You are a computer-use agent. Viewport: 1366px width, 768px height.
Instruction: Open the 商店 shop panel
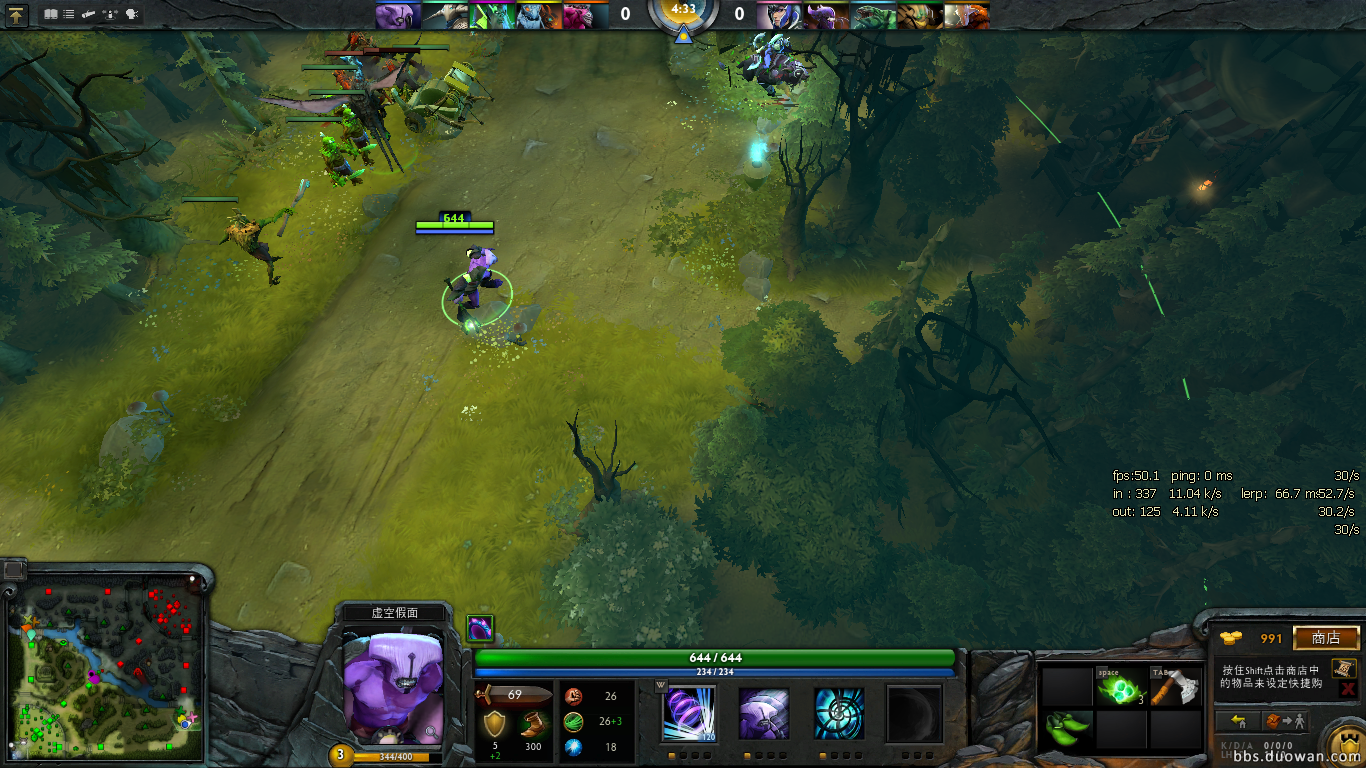click(1326, 638)
